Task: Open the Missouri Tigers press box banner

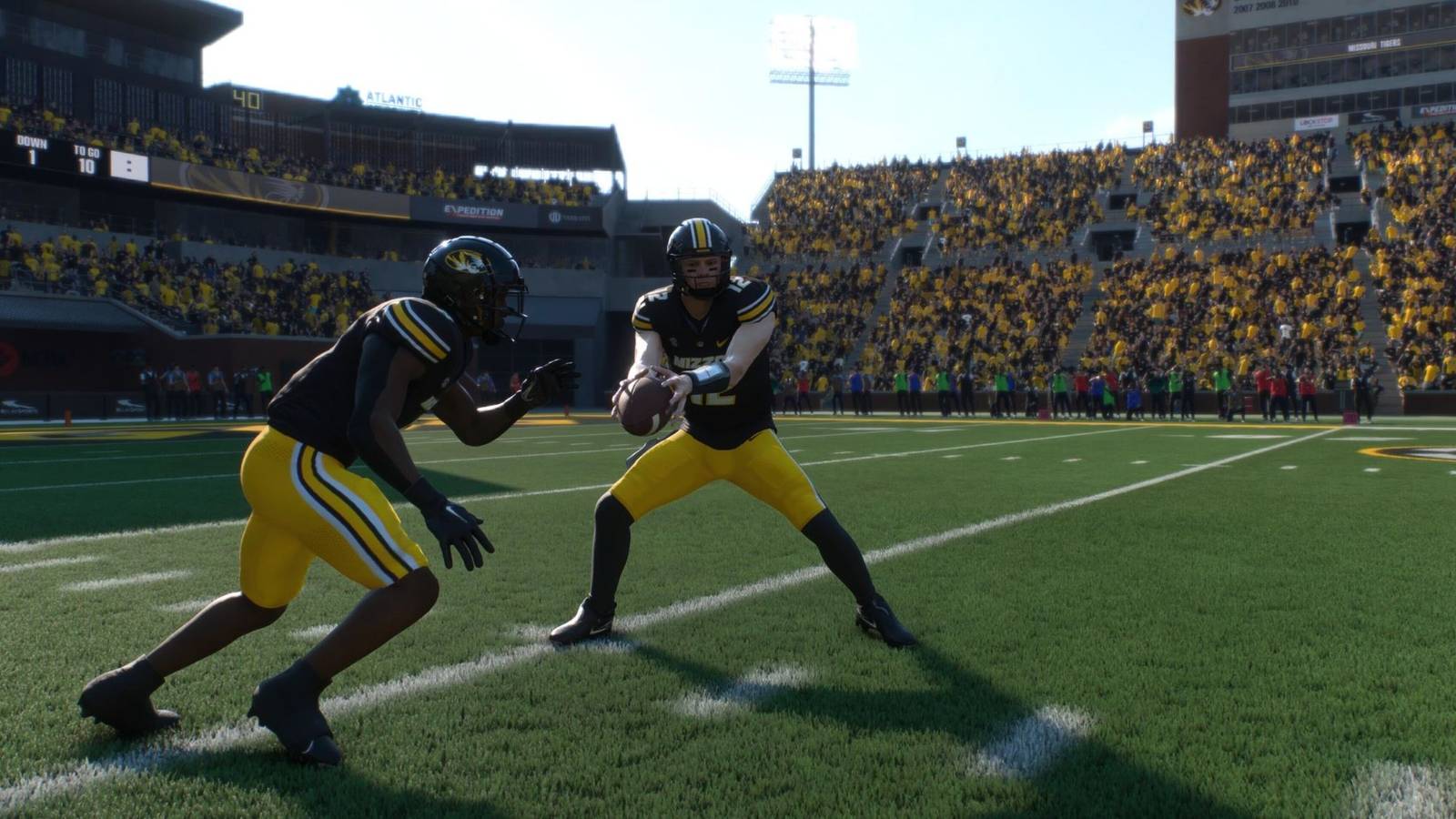Action: click(1374, 44)
